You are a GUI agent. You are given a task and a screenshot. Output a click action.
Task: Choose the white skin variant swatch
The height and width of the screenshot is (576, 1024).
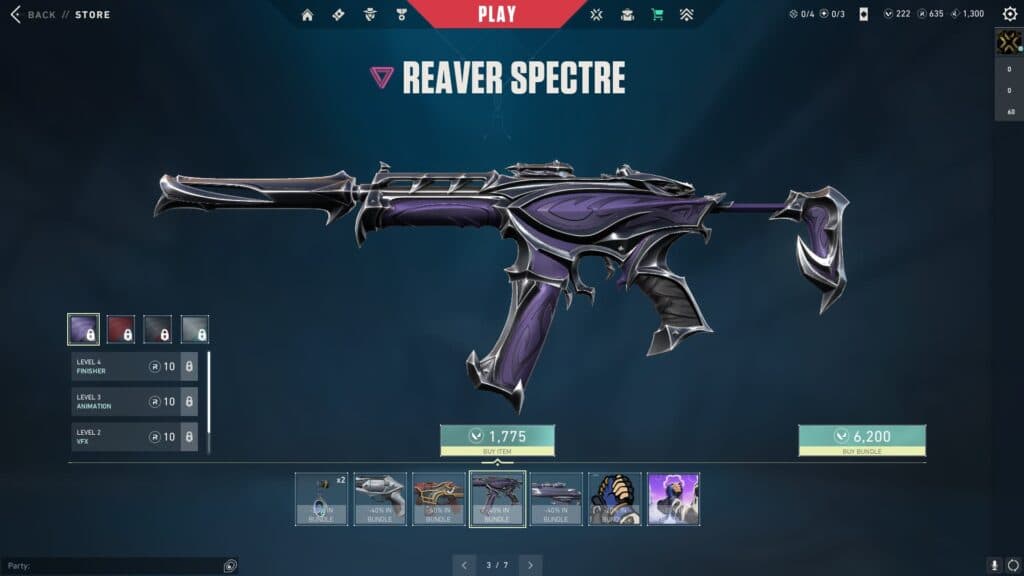pos(195,329)
